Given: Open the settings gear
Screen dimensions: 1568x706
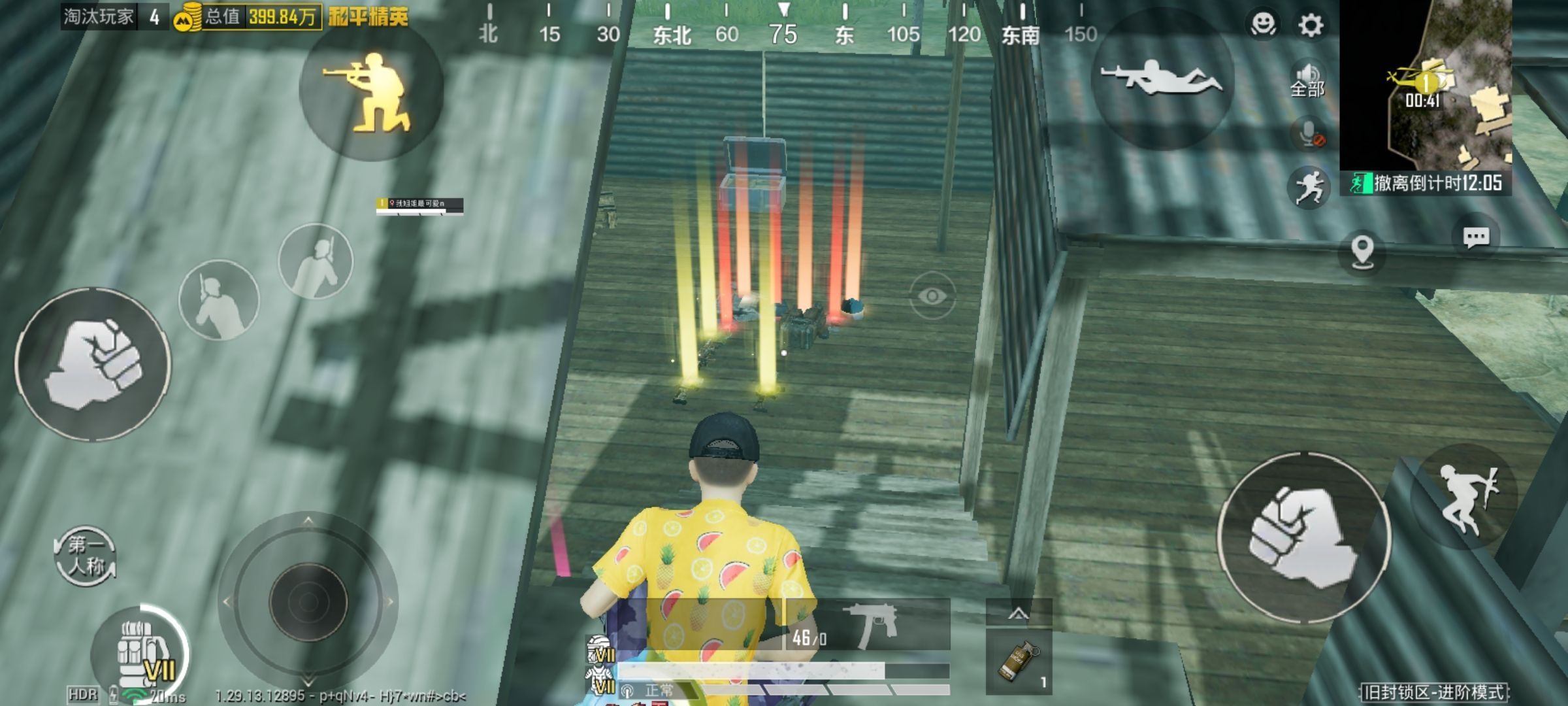Looking at the screenshot, I should [x=1311, y=25].
